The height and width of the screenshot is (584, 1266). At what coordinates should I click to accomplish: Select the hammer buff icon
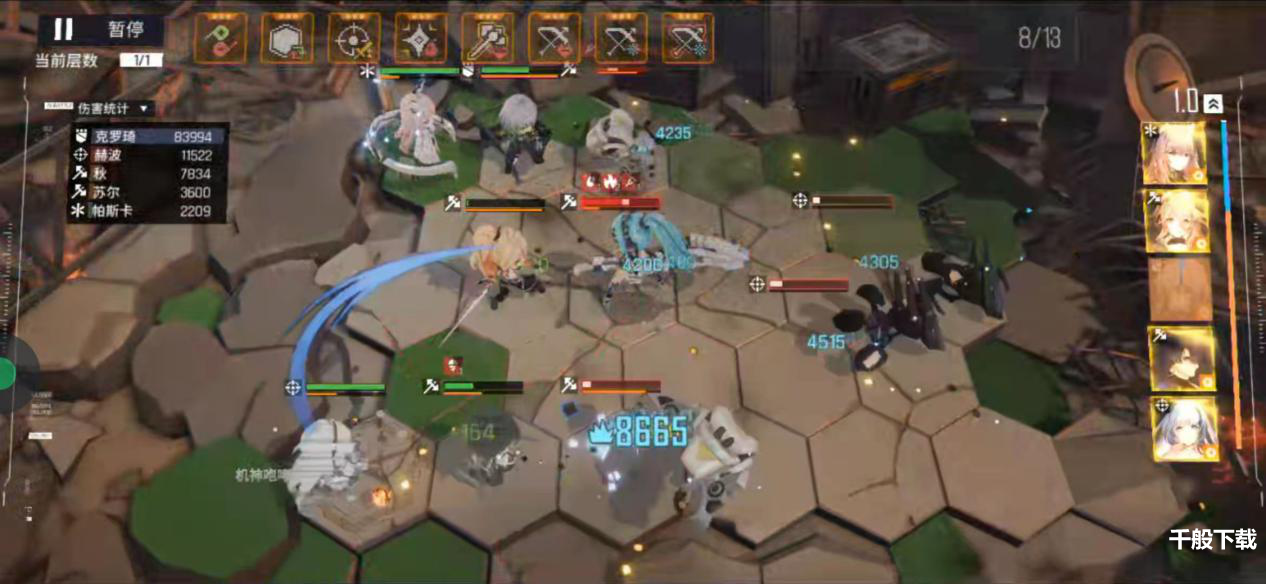488,38
